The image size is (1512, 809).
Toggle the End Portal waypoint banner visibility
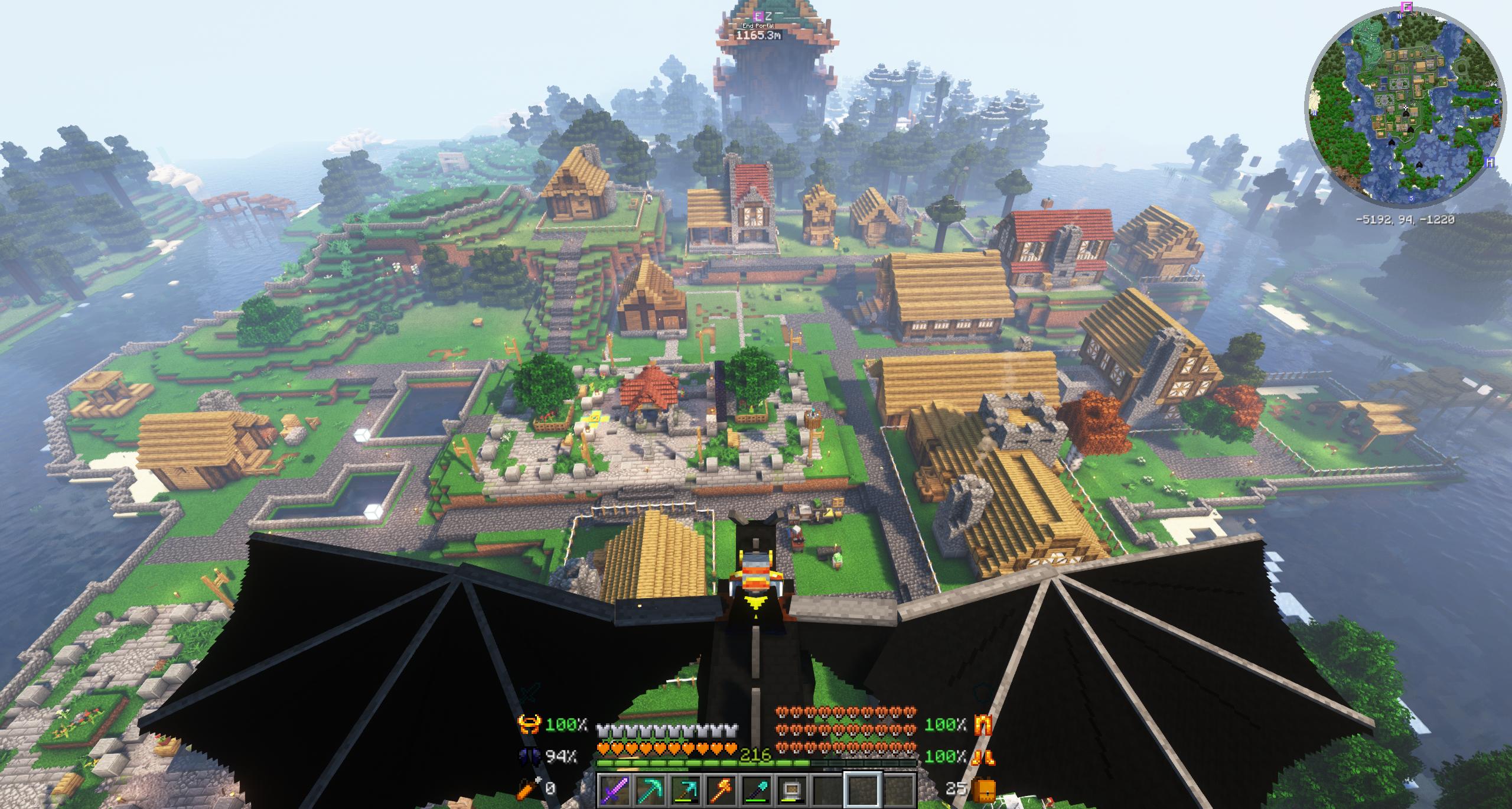pyautogui.click(x=758, y=26)
